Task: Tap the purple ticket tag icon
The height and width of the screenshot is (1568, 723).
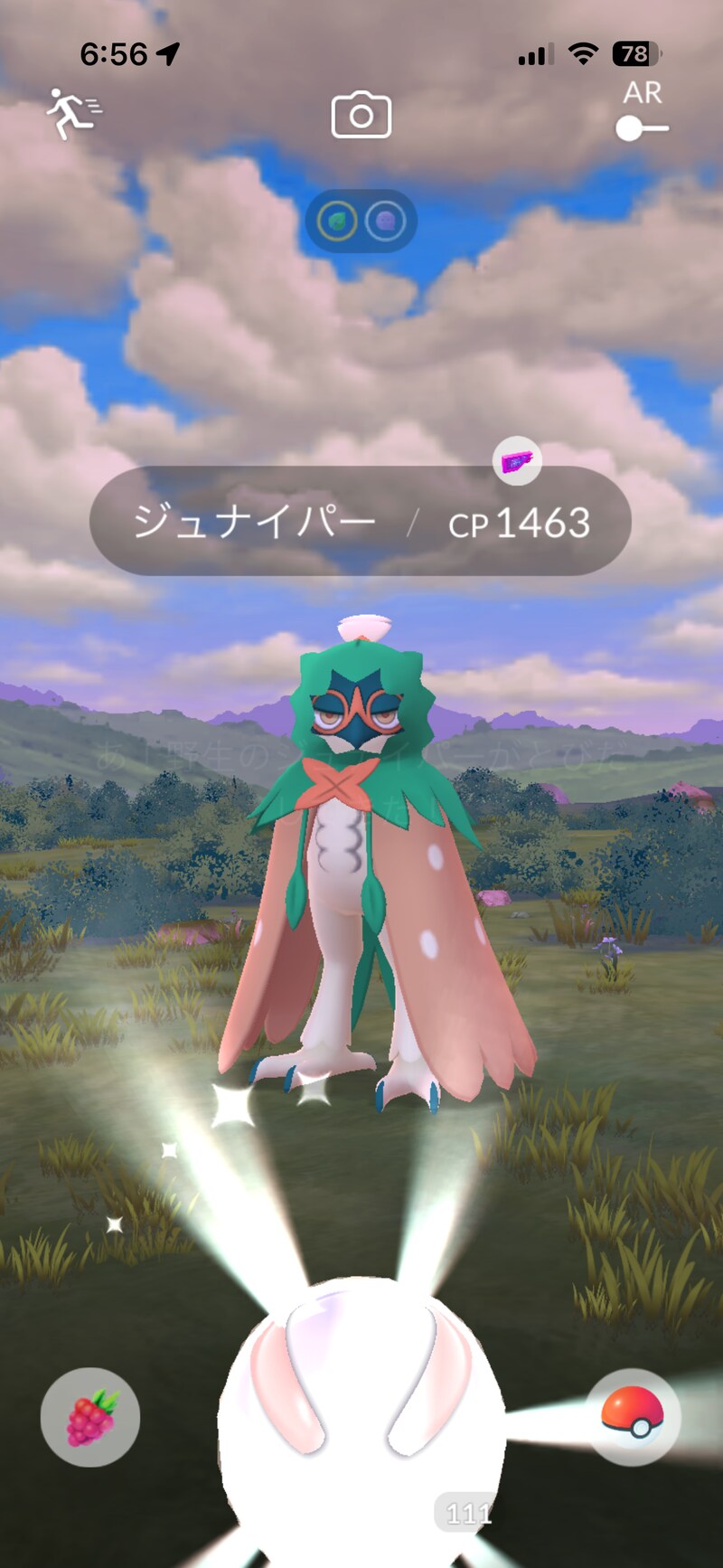Action: (517, 462)
